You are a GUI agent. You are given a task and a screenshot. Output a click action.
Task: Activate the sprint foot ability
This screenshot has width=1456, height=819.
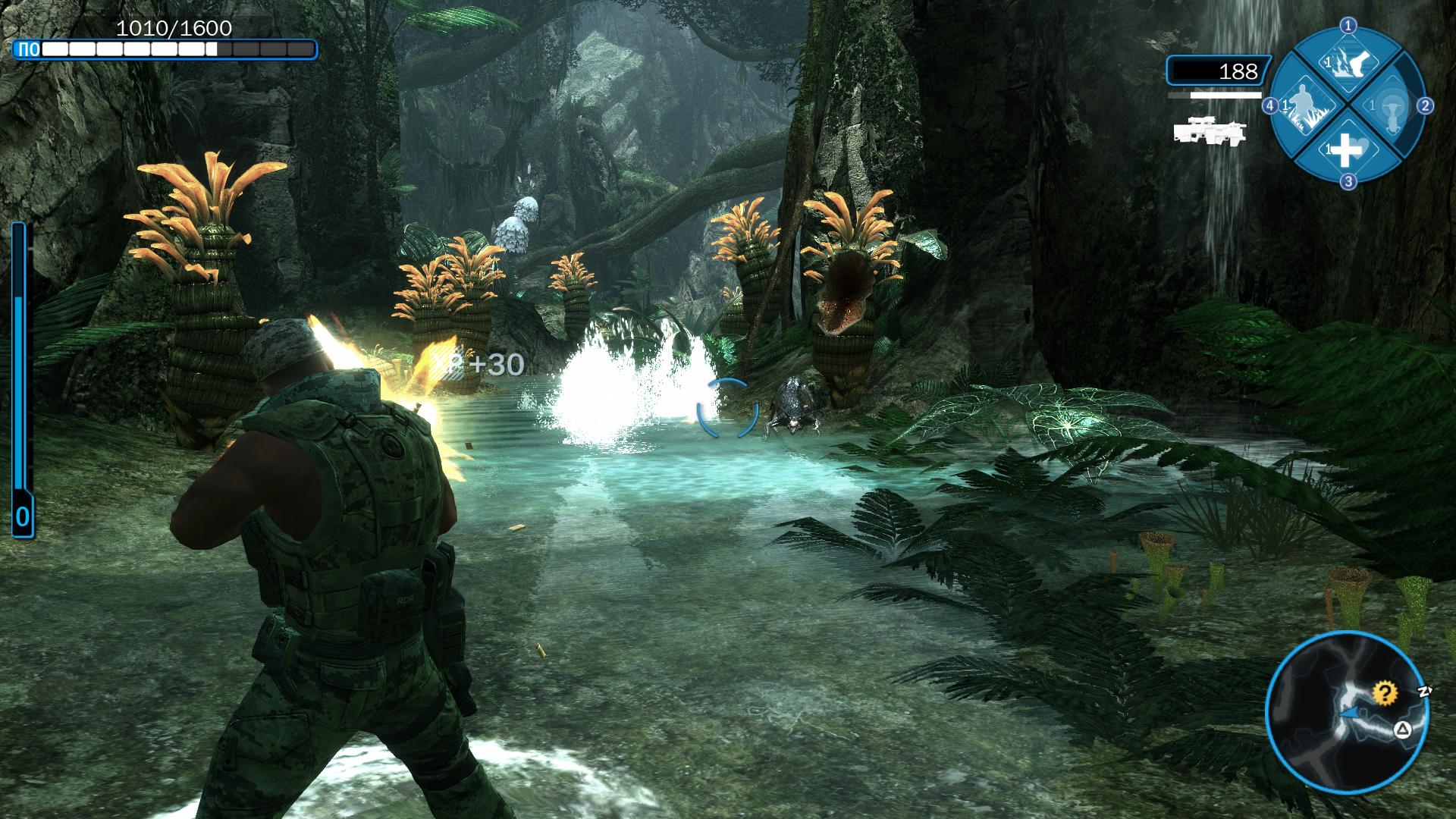[1348, 62]
